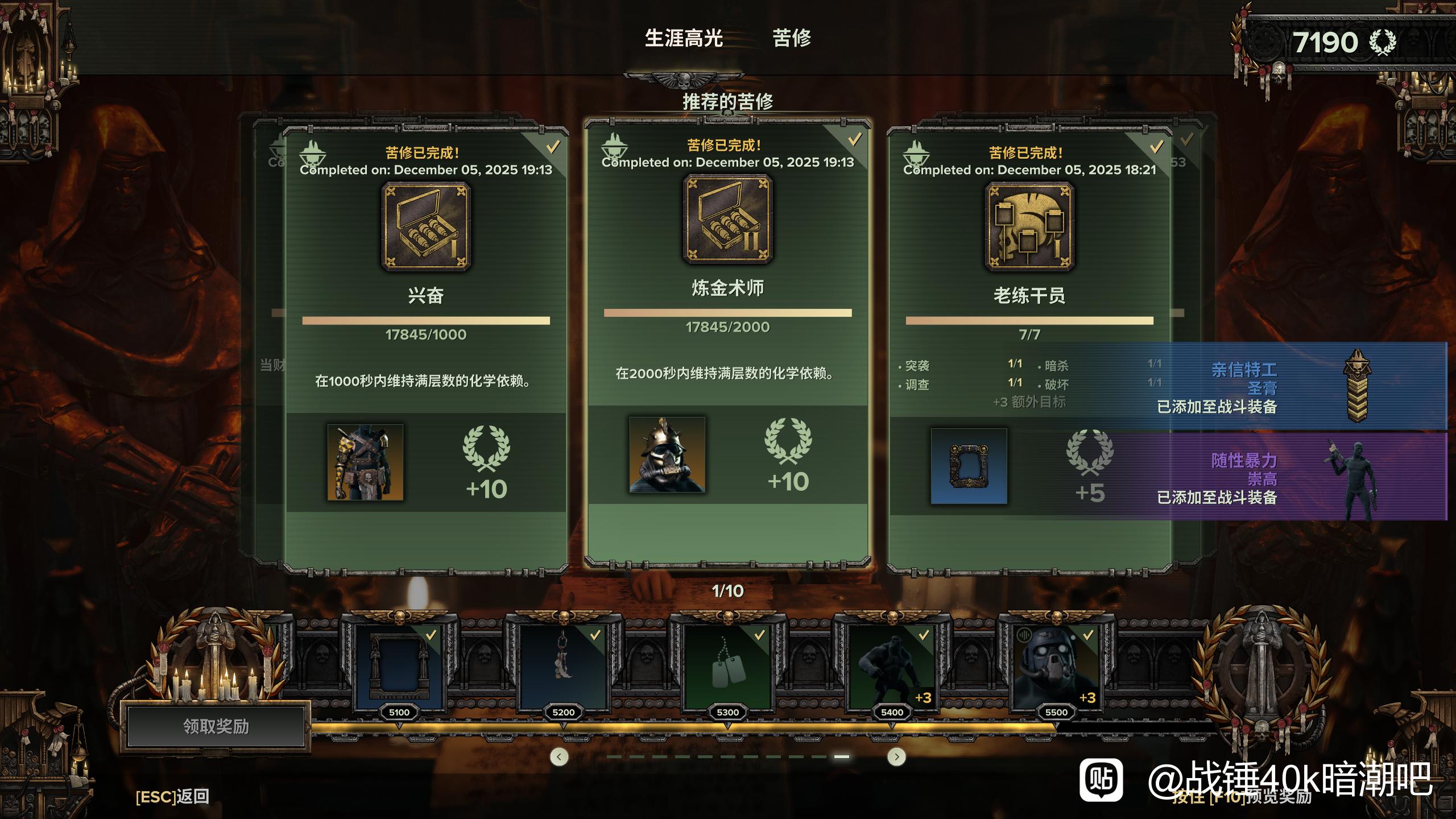Image resolution: width=1456 pixels, height=819 pixels.
Task: View the portrait frame reward on 老练干员
Action: [969, 466]
